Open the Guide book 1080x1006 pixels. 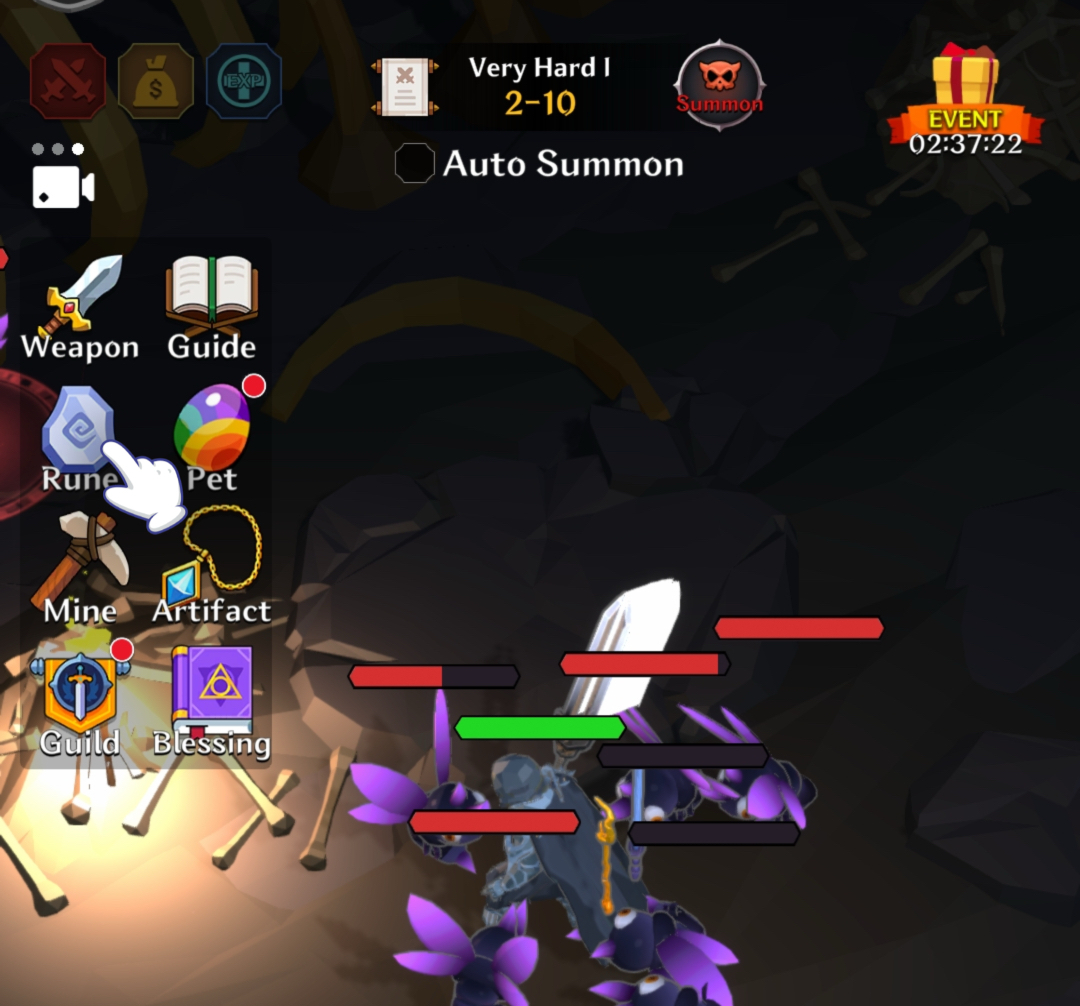211,303
